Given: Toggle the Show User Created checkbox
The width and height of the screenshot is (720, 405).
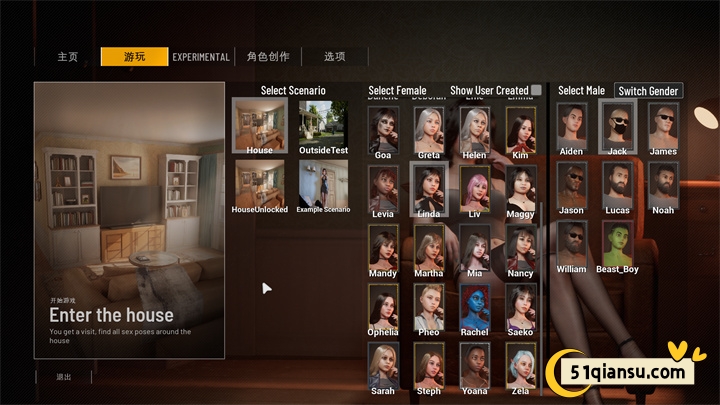Looking at the screenshot, I should (536, 91).
